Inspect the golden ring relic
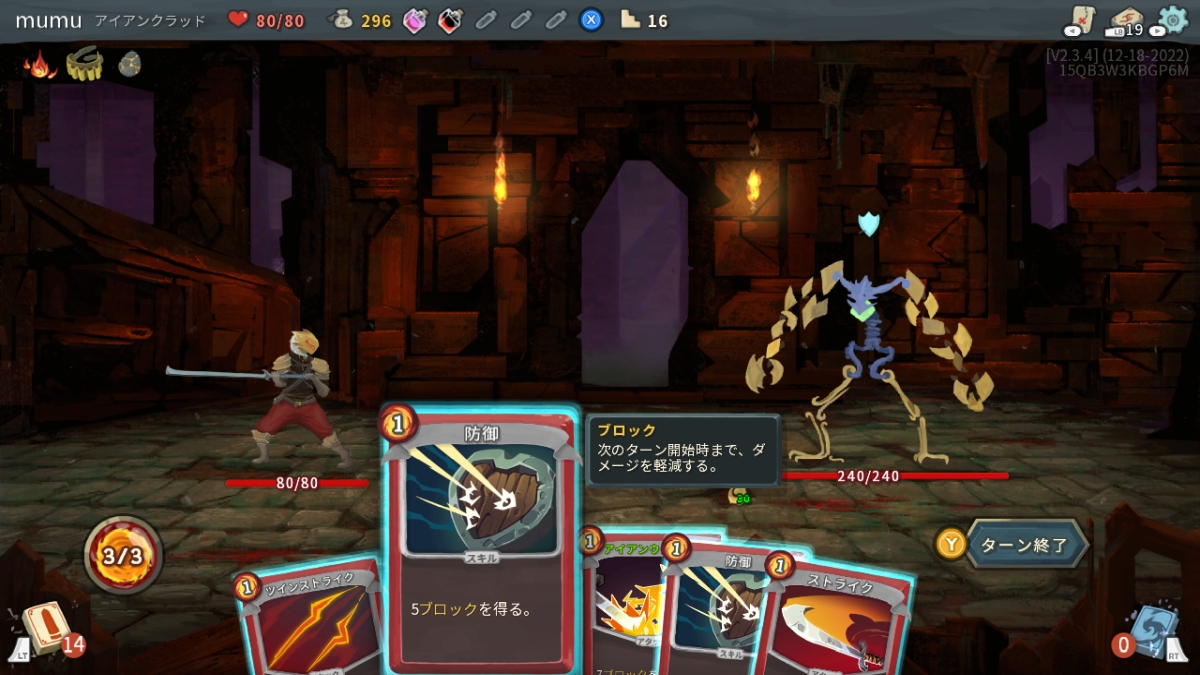 tap(85, 65)
